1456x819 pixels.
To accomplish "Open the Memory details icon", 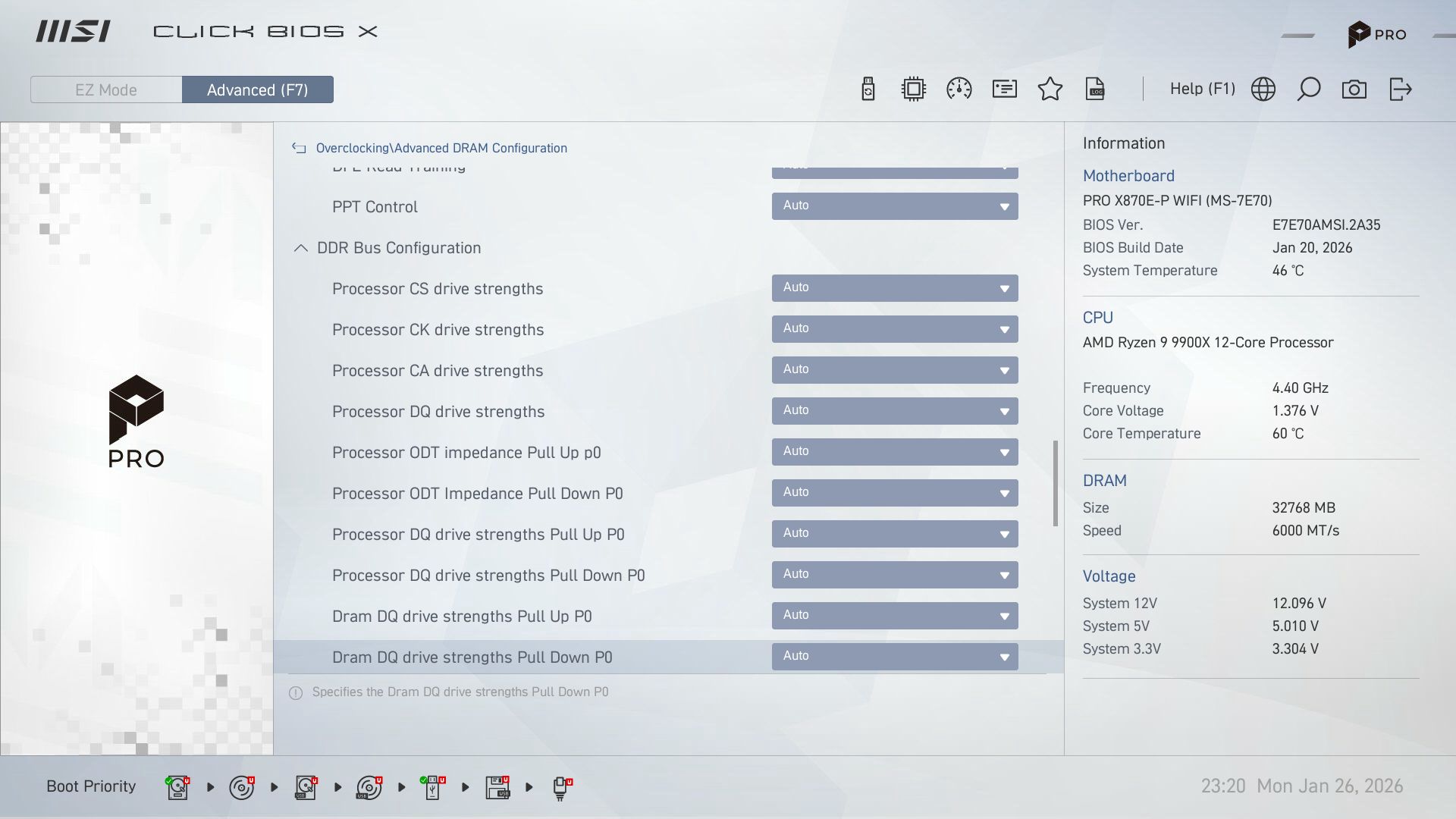I will (x=1003, y=89).
